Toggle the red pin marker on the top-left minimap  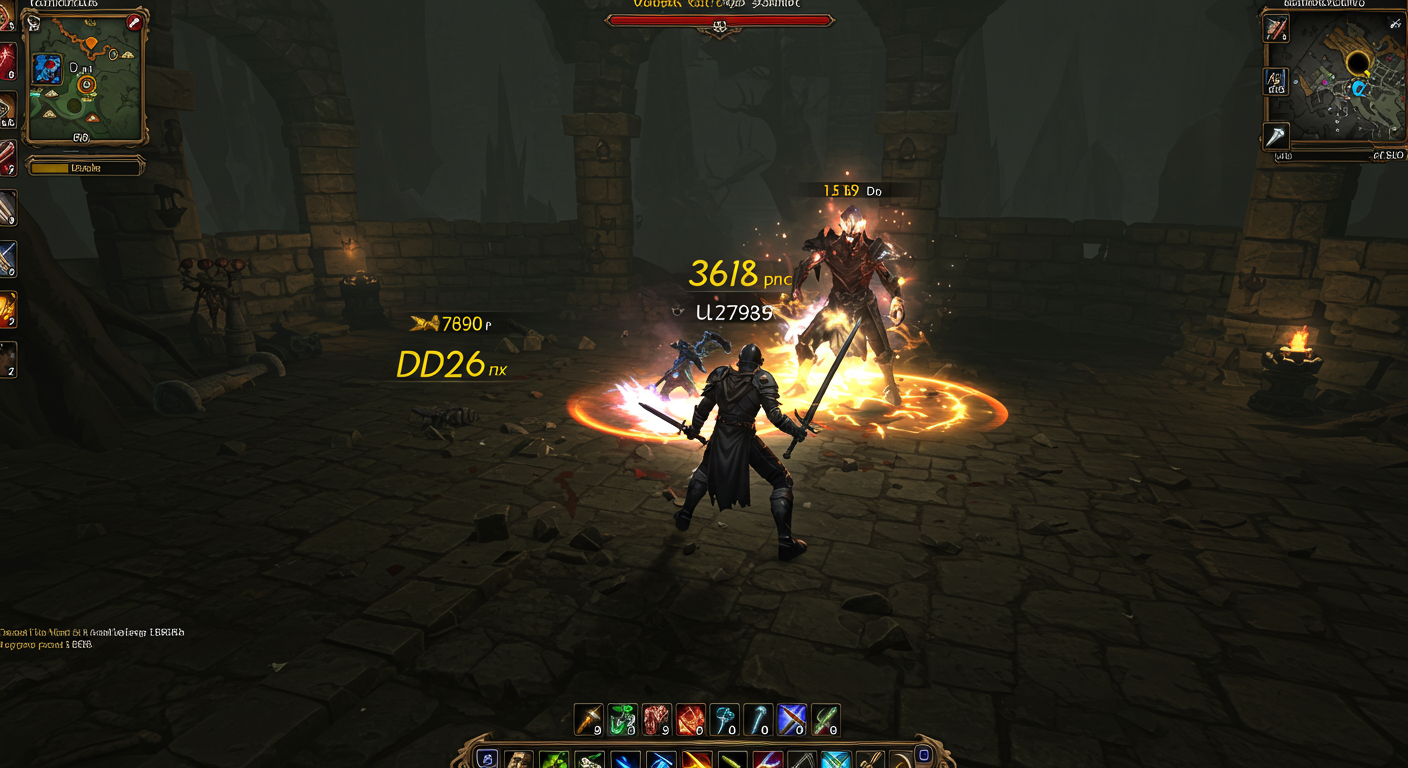point(133,22)
